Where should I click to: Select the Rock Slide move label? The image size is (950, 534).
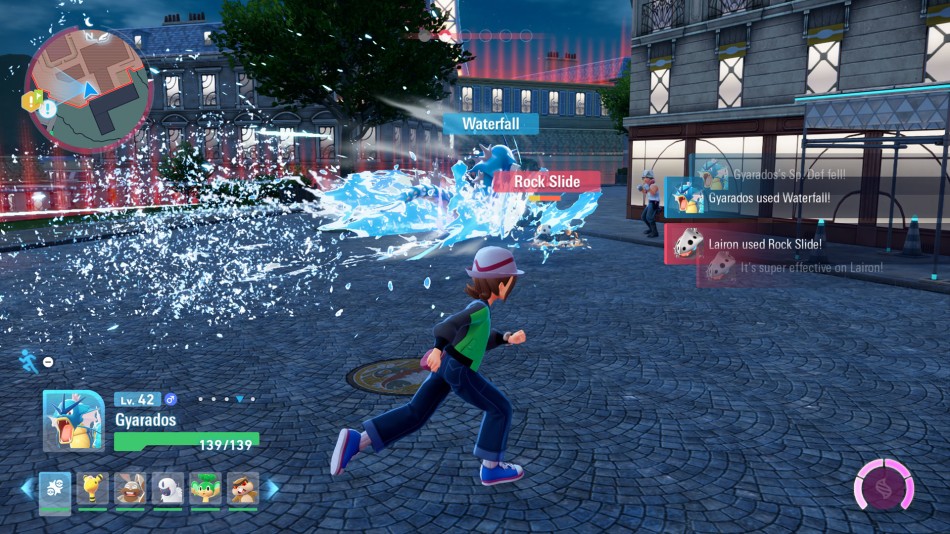pos(546,182)
